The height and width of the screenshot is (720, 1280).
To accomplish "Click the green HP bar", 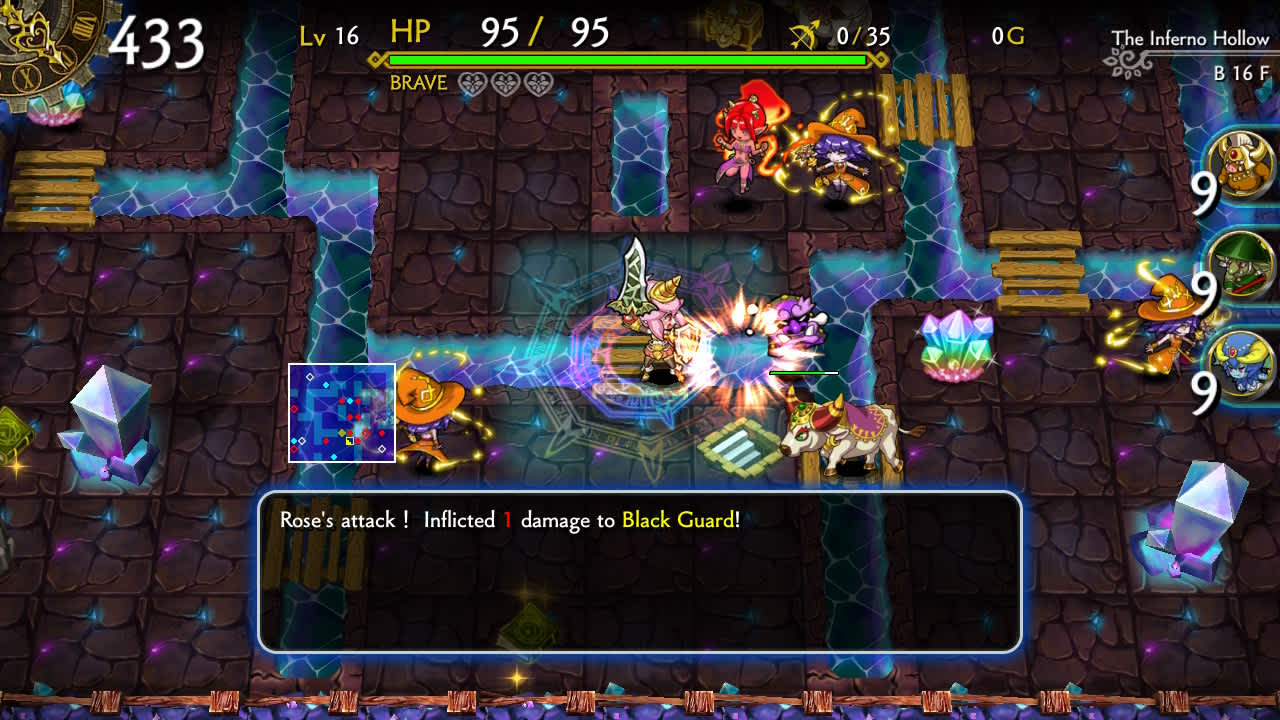I will click(630, 60).
